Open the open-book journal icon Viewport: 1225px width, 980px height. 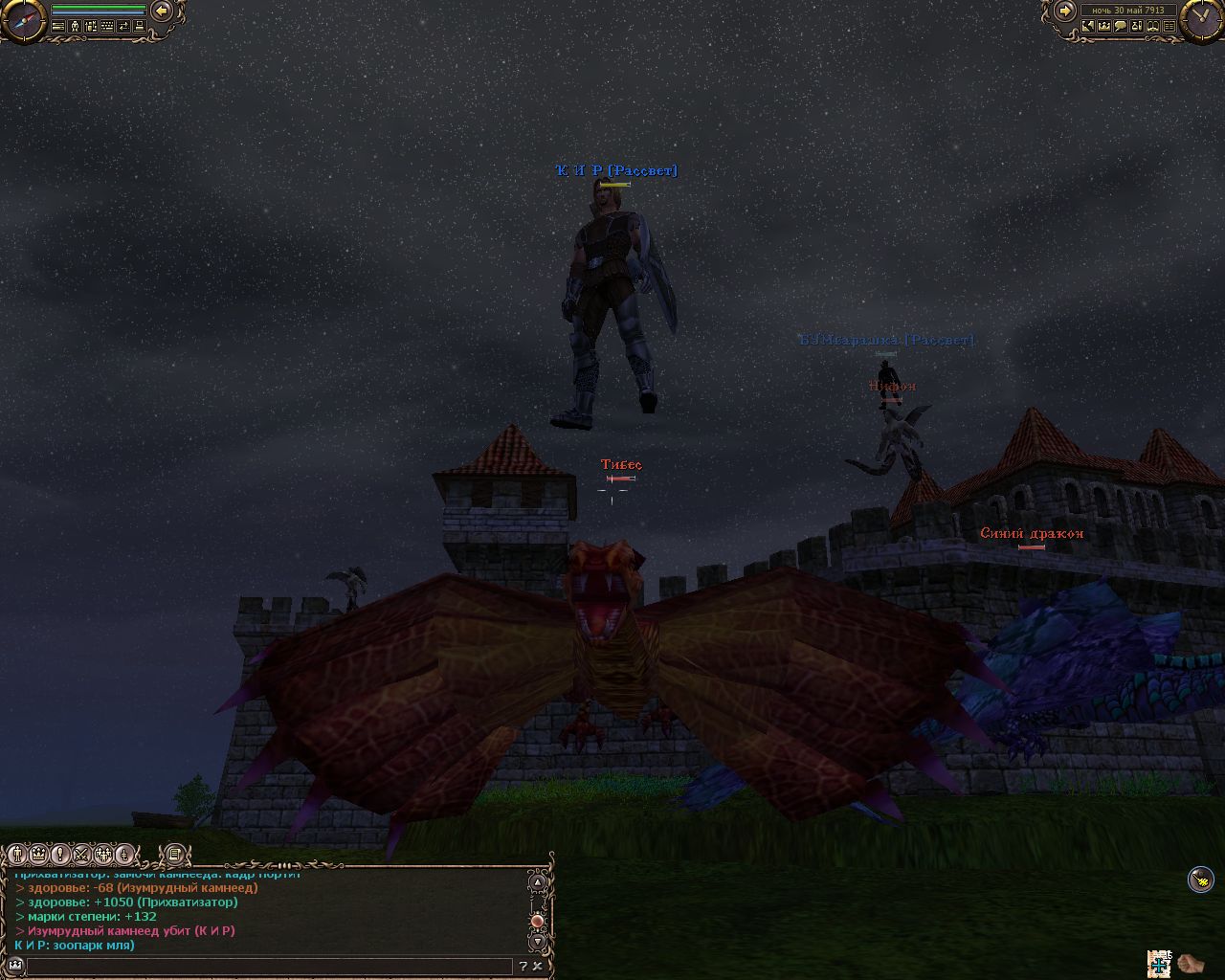pyautogui.click(x=1153, y=27)
